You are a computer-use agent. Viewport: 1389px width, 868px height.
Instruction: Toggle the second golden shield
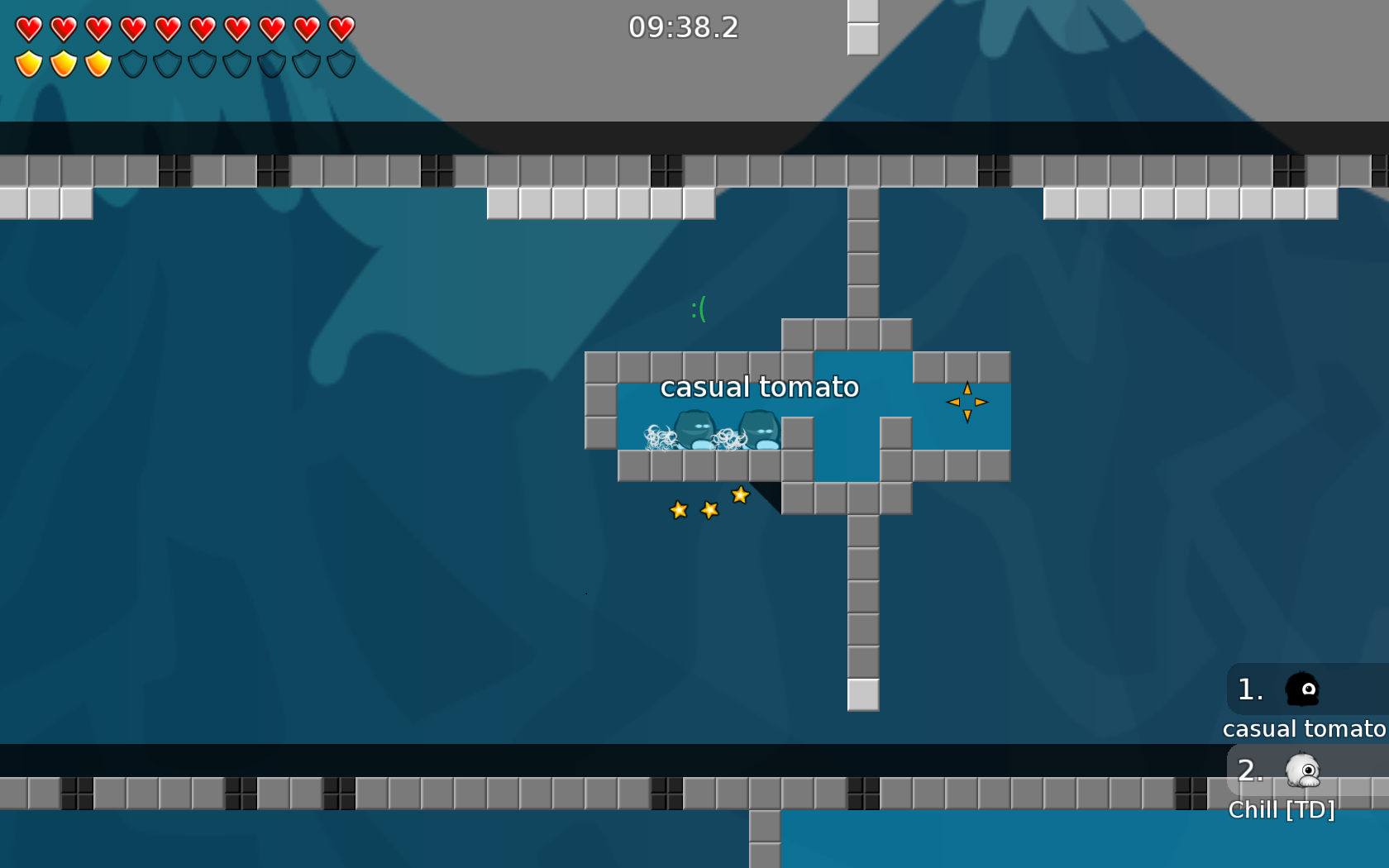tap(63, 62)
